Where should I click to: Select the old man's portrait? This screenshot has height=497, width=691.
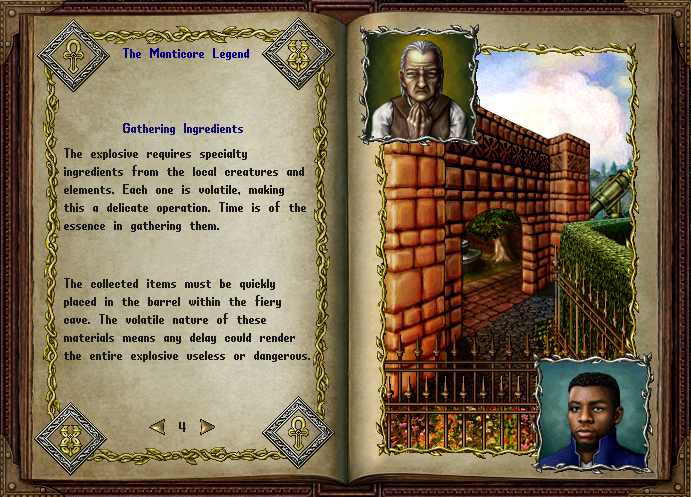419,89
